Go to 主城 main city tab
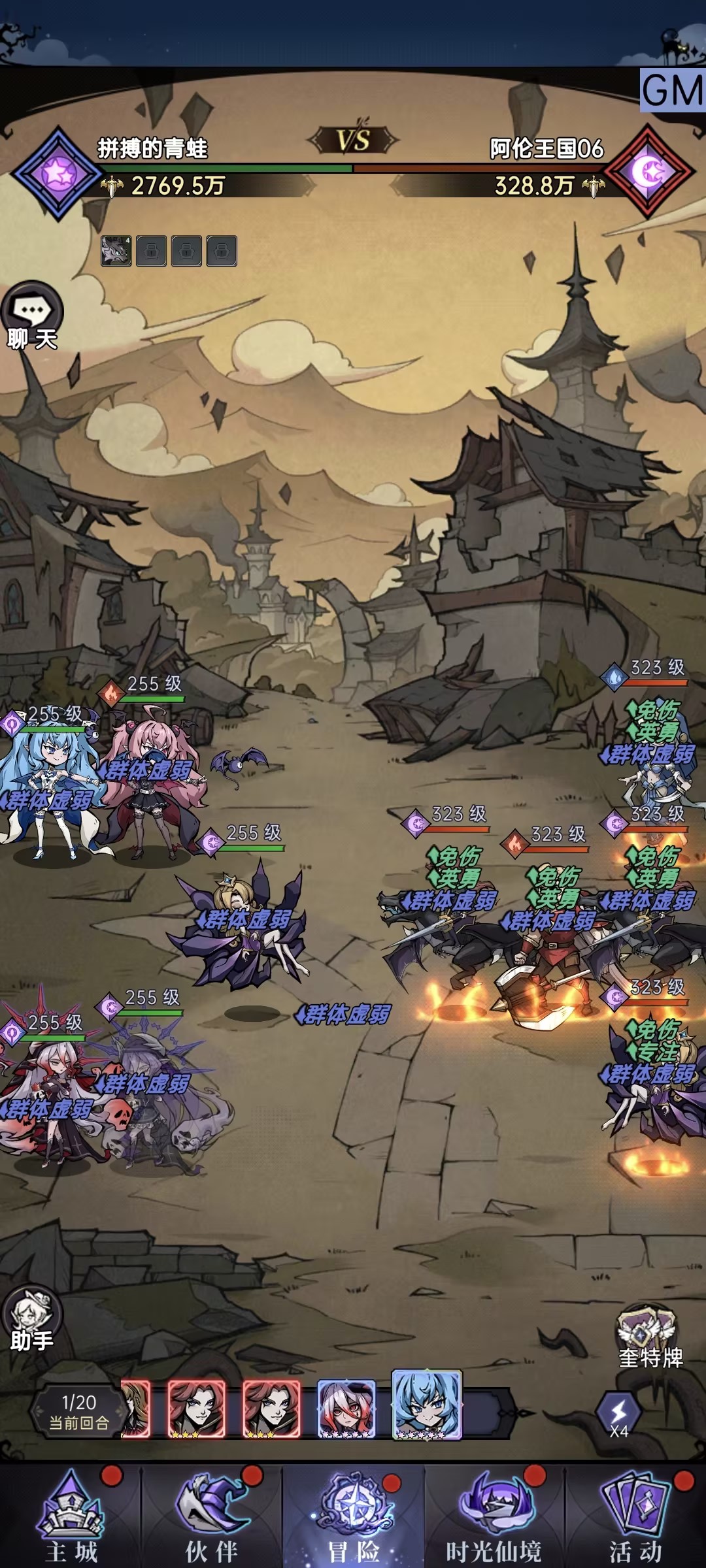Image resolution: width=706 pixels, height=1568 pixels. [x=71, y=1517]
